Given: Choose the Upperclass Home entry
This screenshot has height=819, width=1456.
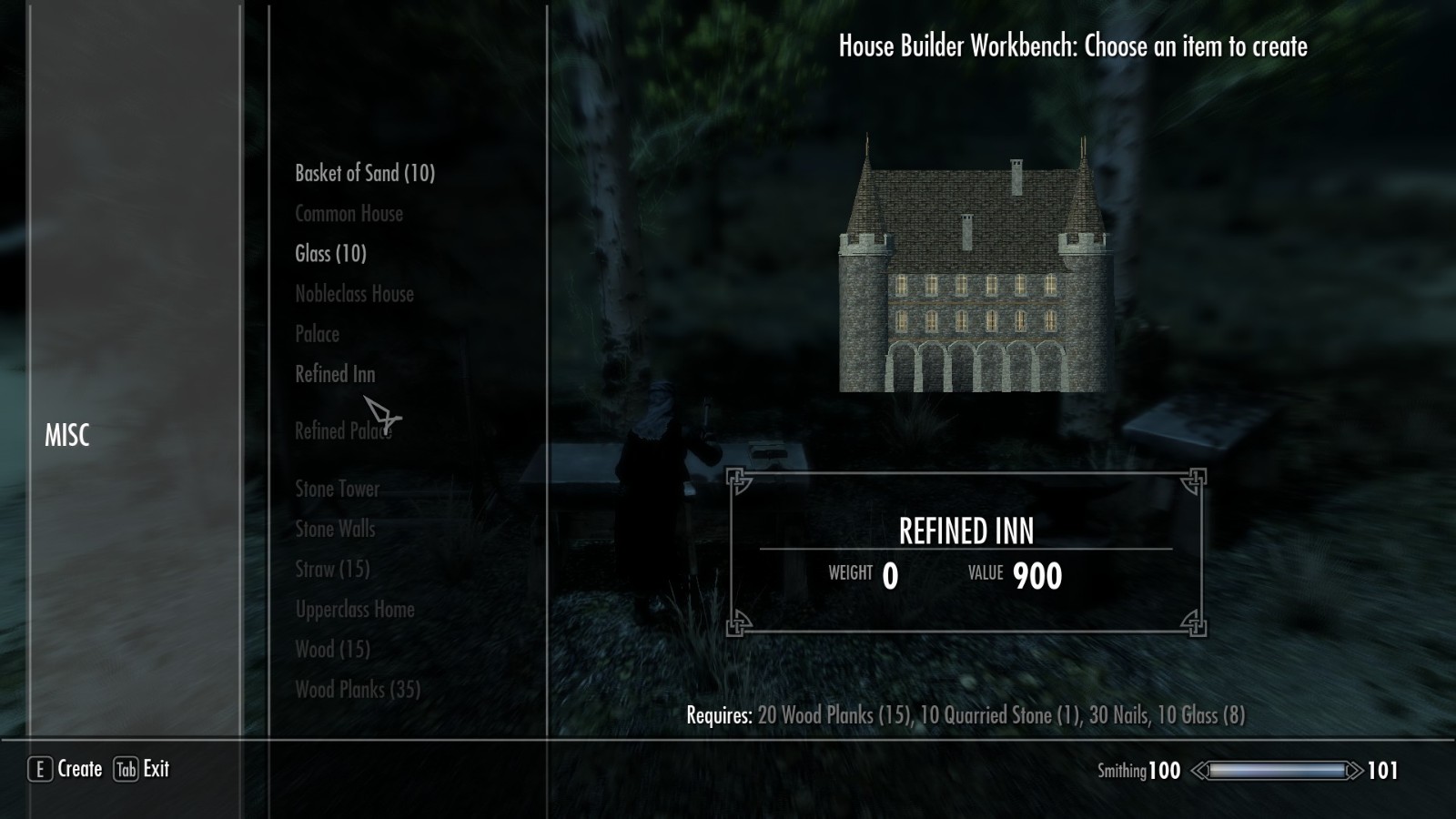Looking at the screenshot, I should click(x=354, y=610).
